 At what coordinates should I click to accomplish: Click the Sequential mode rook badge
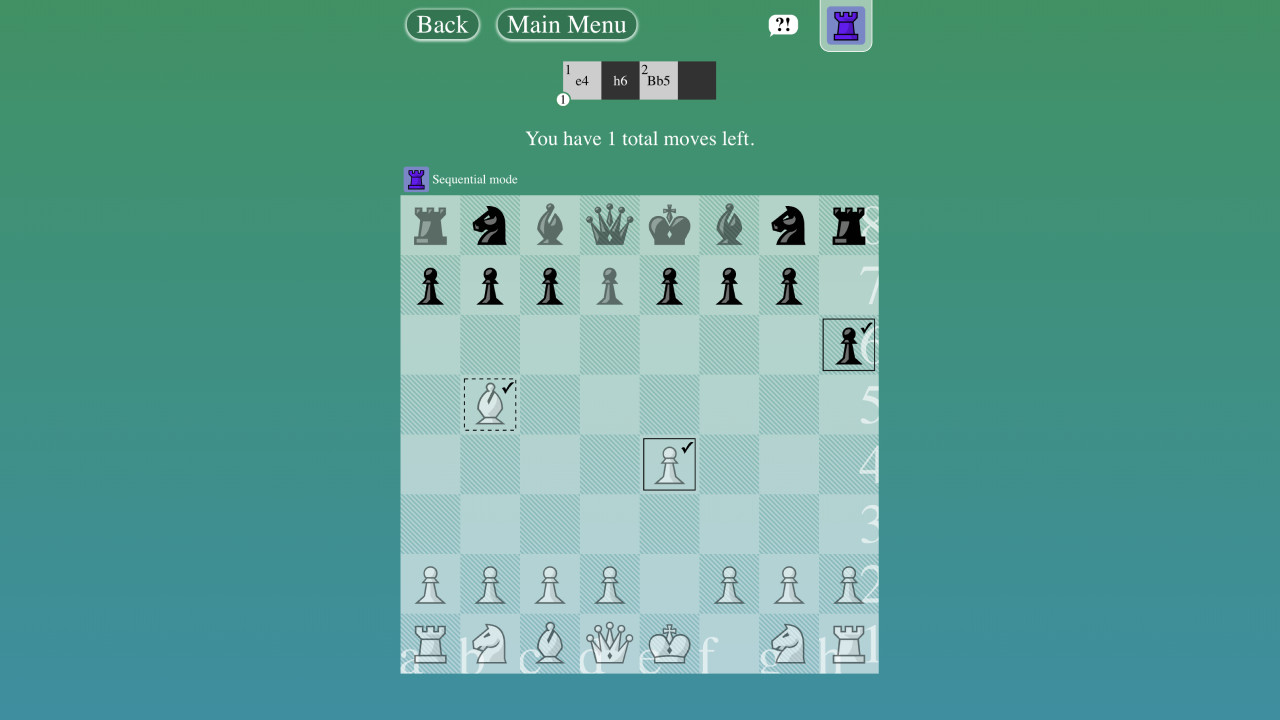pos(415,179)
